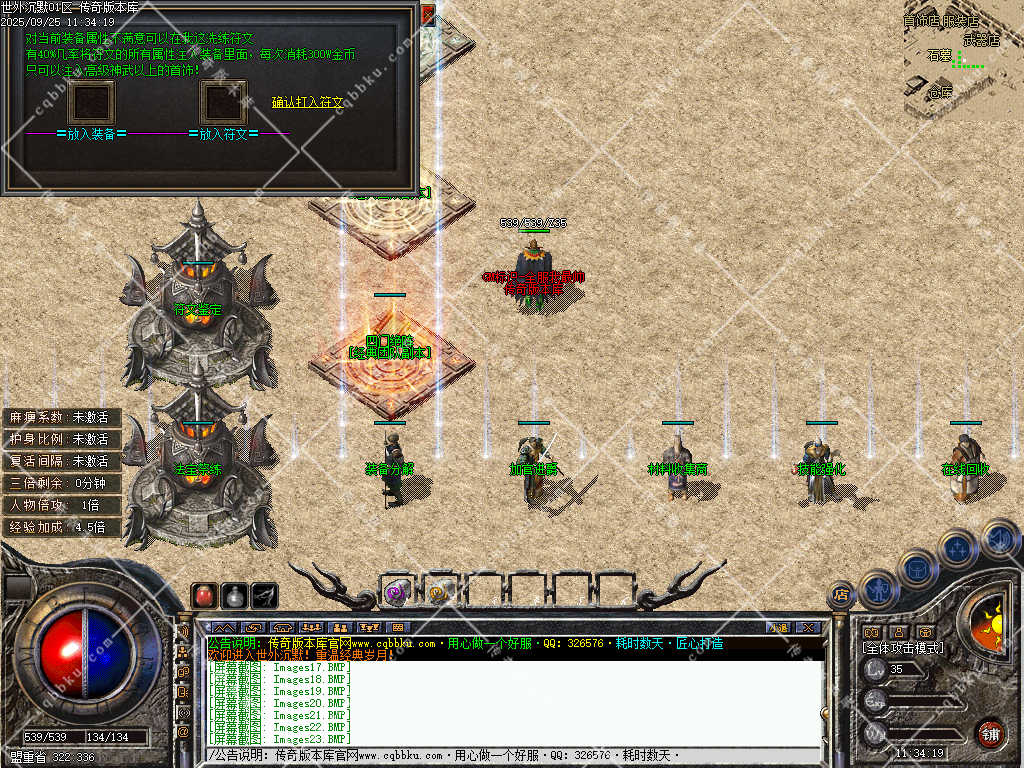Click the 确认打入符文 confirm link
The height and width of the screenshot is (768, 1024).
click(x=307, y=102)
